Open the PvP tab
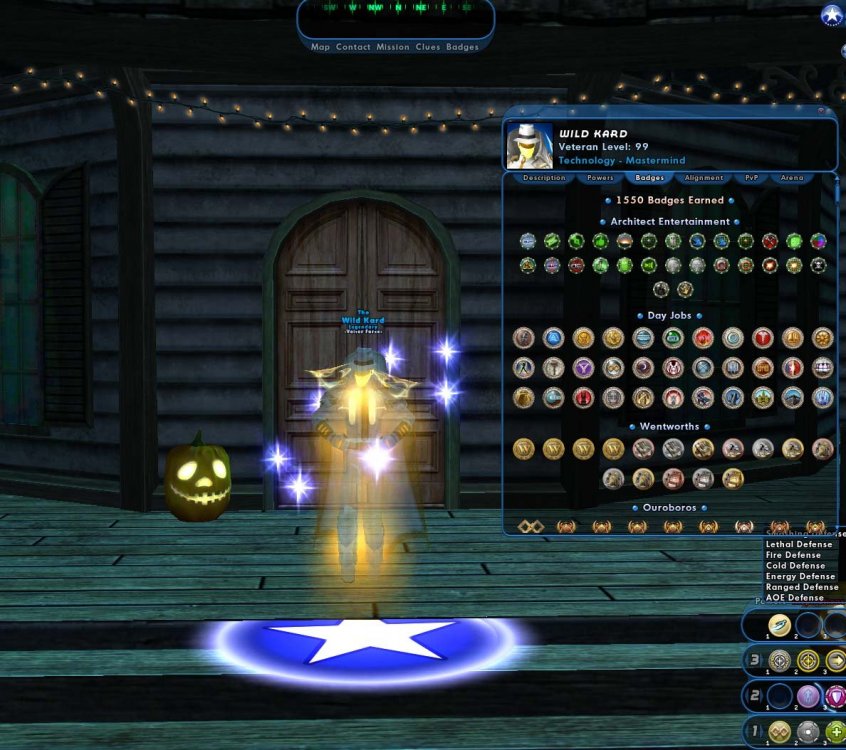The image size is (846, 750). pos(751,178)
